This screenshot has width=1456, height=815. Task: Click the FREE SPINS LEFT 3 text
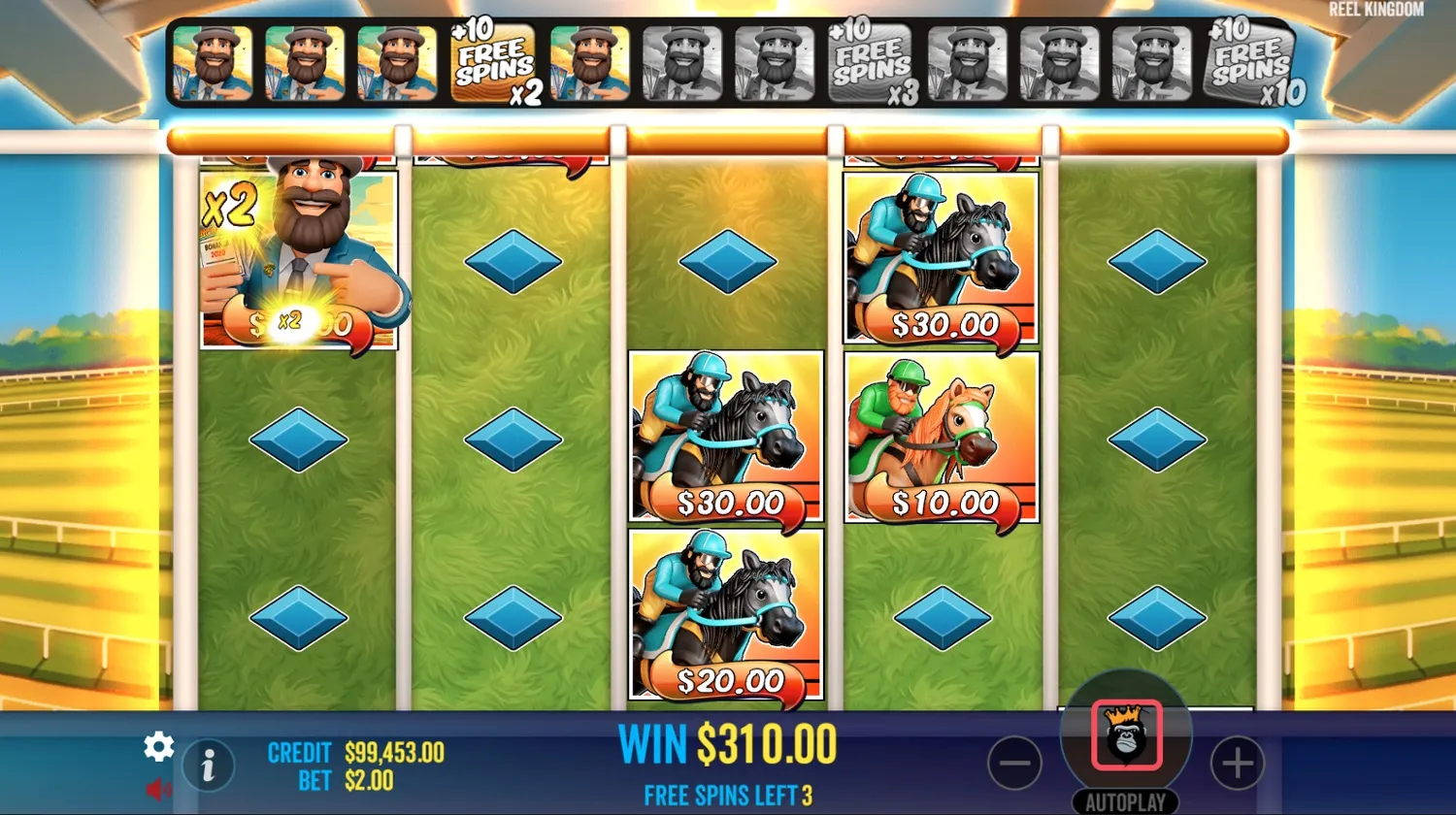click(726, 795)
